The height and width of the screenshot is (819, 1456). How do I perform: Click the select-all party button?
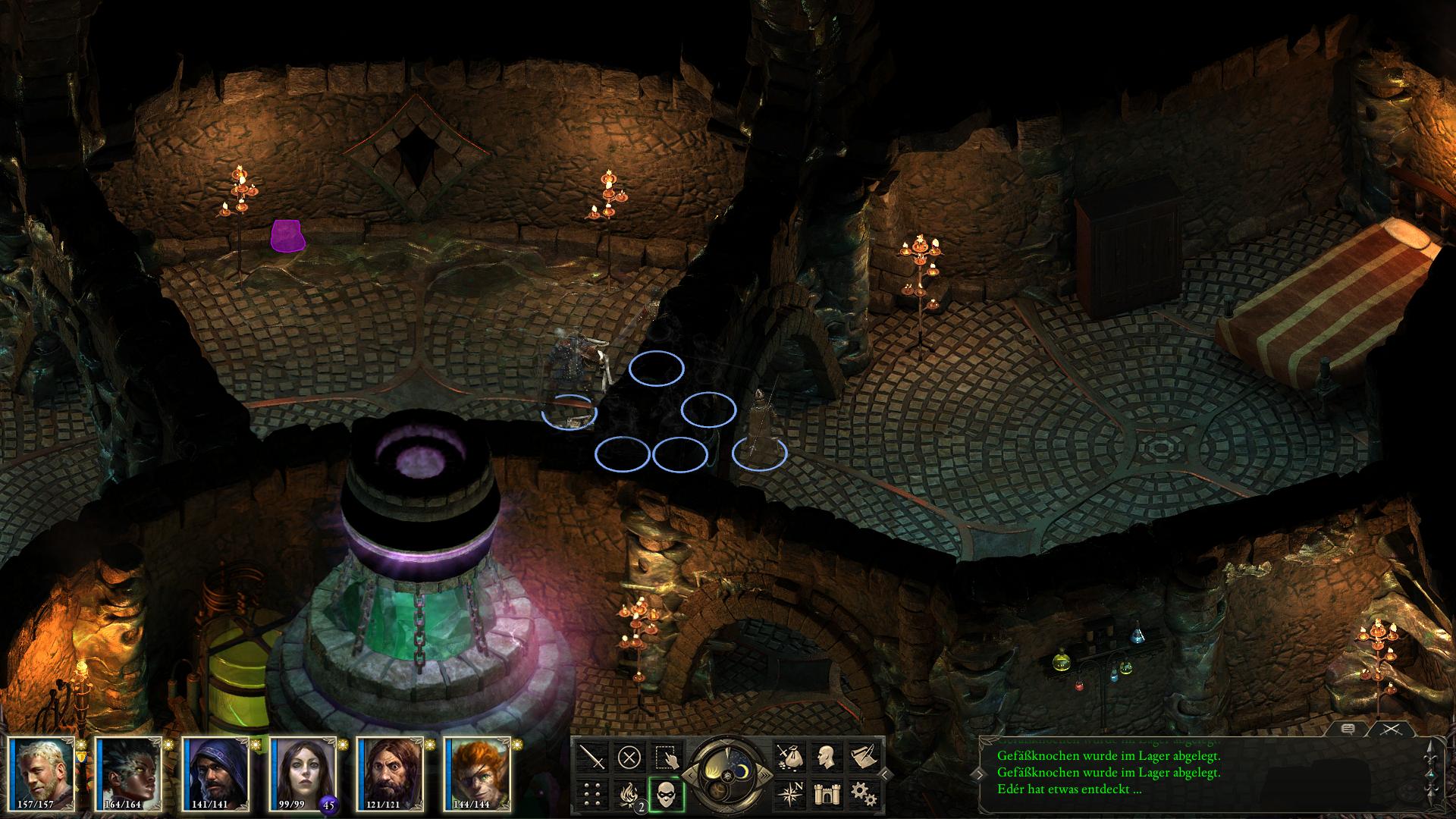667,756
